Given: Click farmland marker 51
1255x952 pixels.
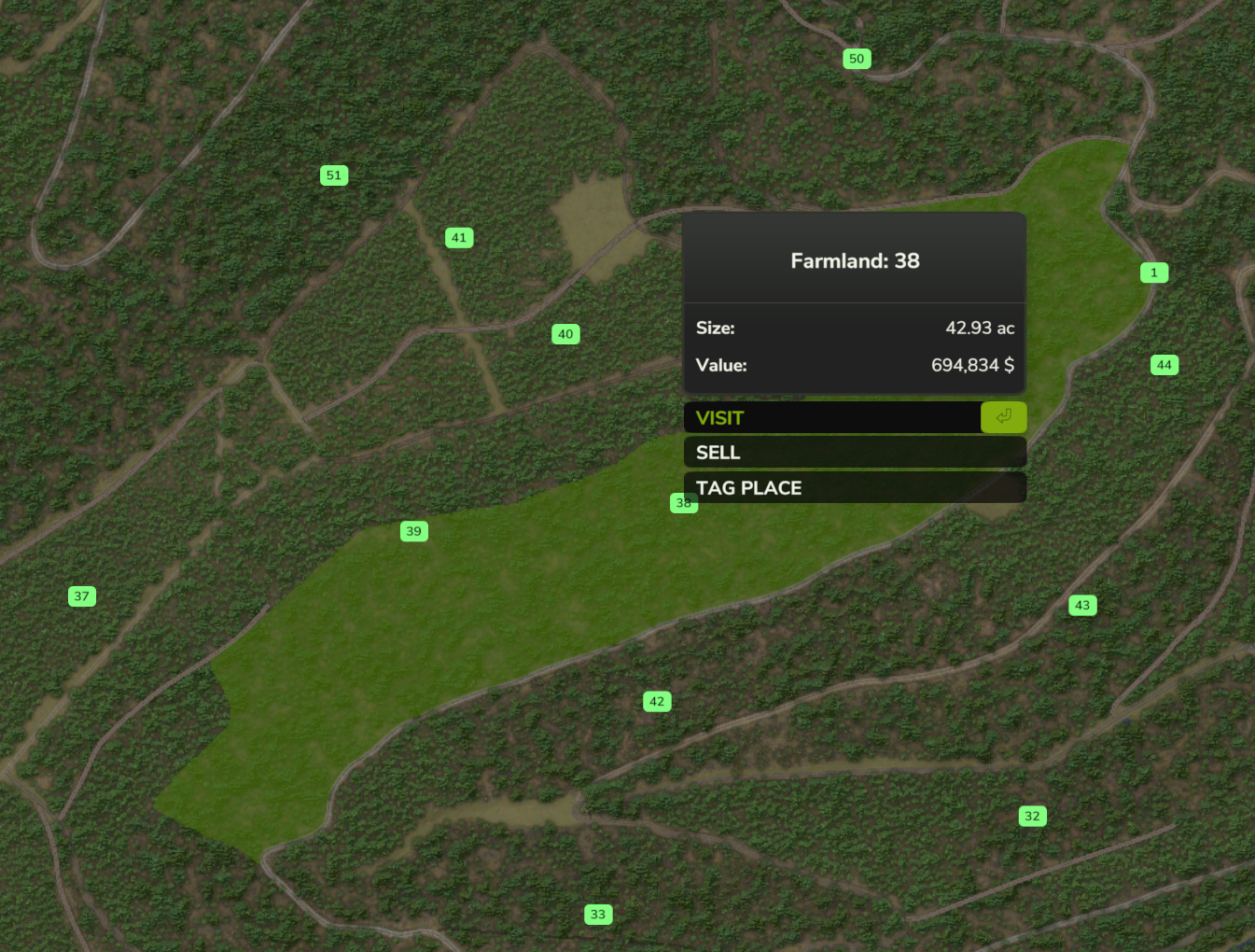Looking at the screenshot, I should 334,175.
